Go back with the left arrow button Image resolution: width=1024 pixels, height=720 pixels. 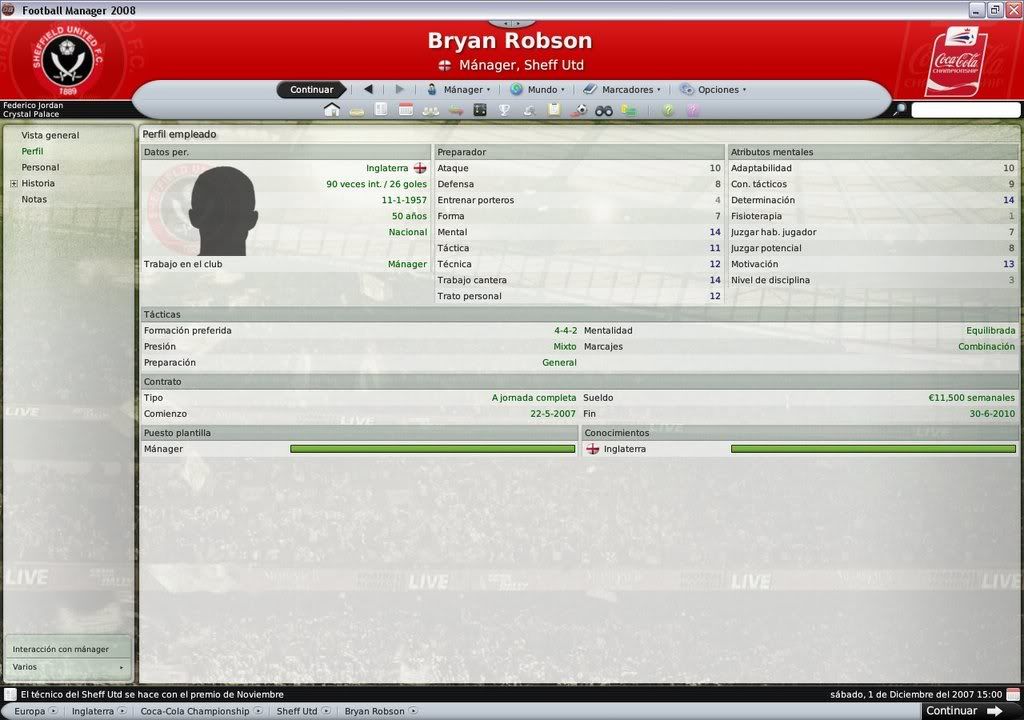(x=368, y=90)
